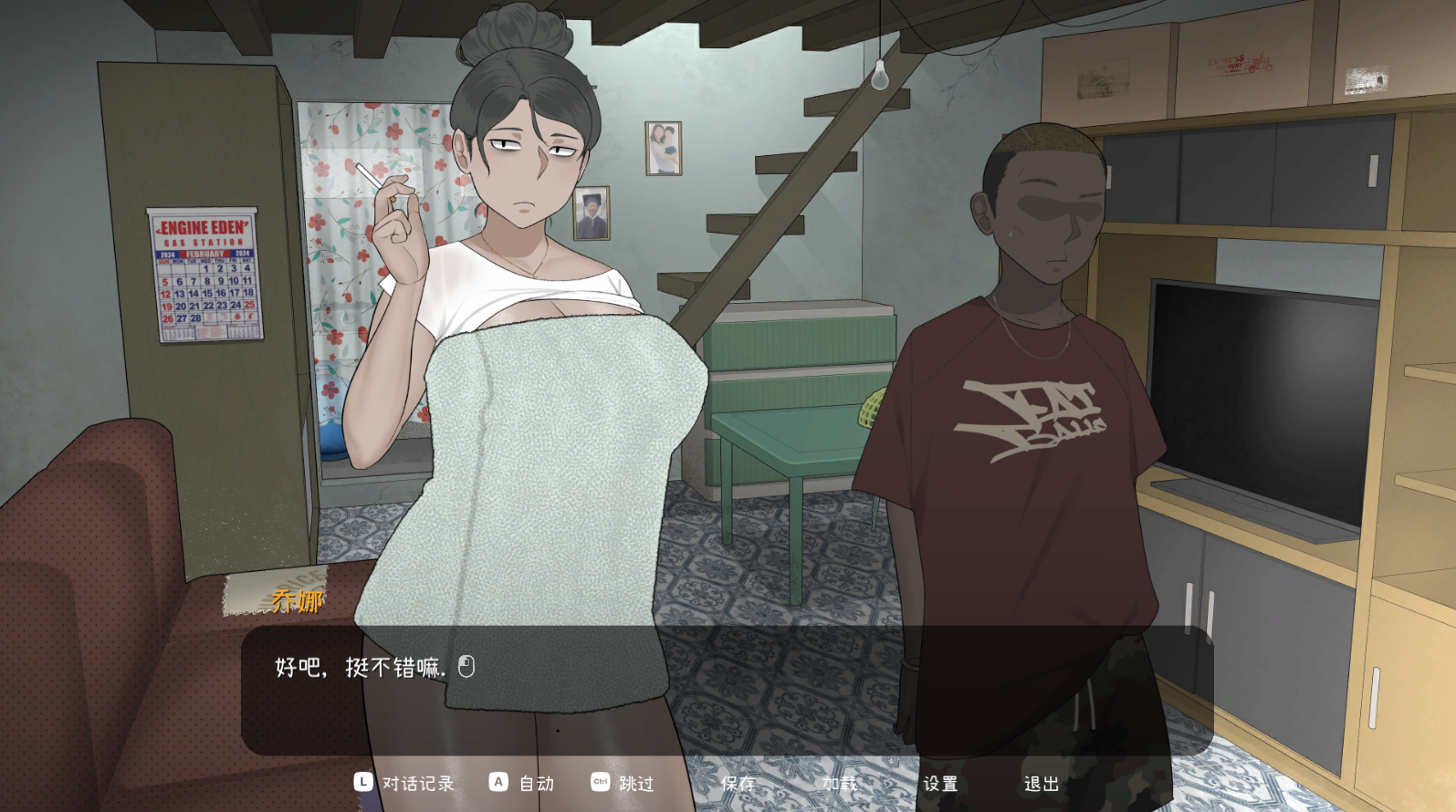Click the ENGINE EDEN calendar poster
This screenshot has height=812, width=1456.
pos(205,274)
